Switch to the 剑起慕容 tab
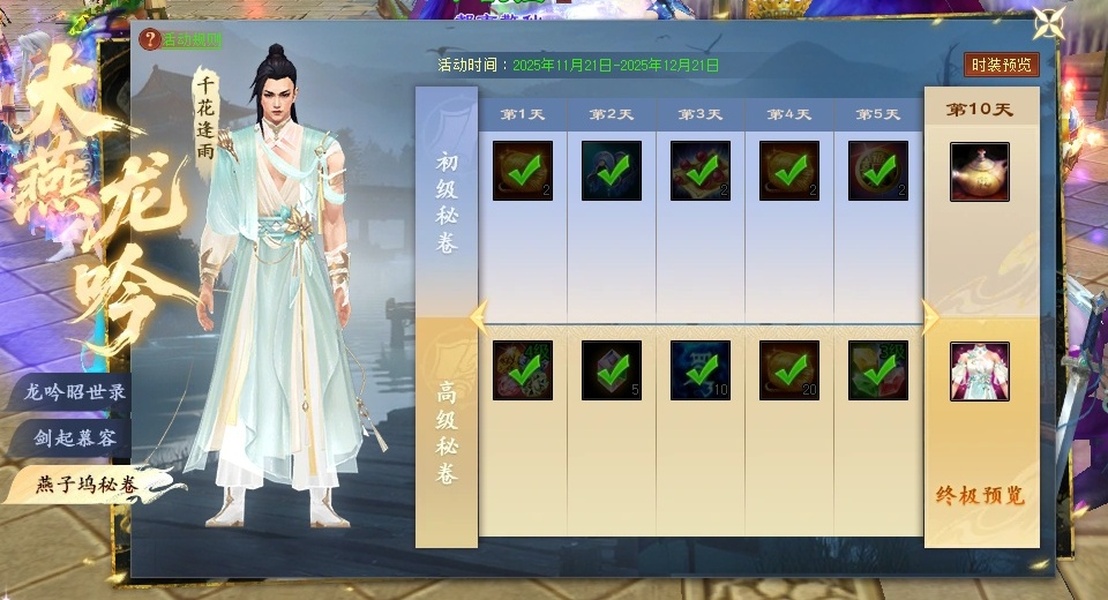The height and width of the screenshot is (600, 1108). pyautogui.click(x=76, y=438)
